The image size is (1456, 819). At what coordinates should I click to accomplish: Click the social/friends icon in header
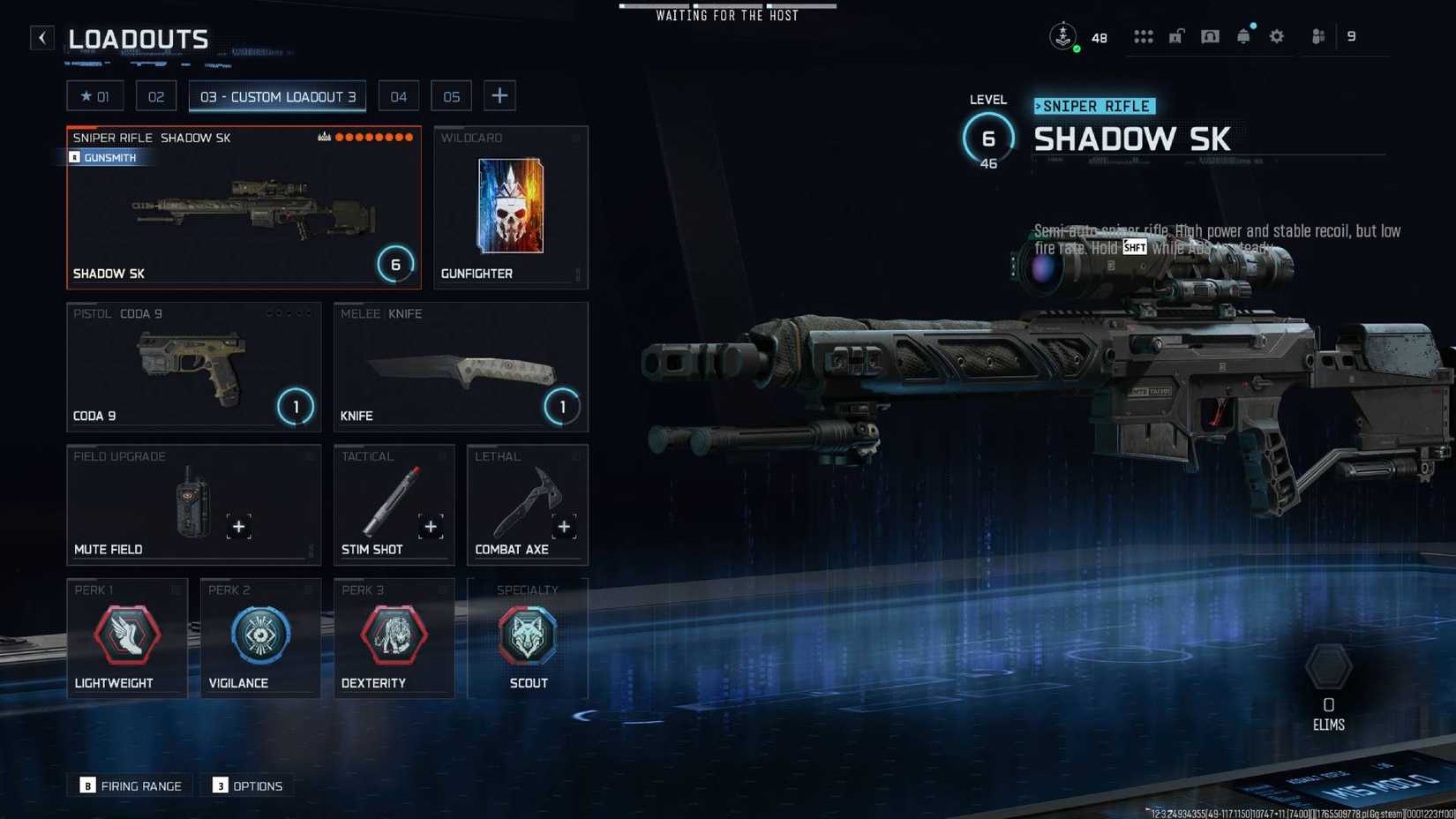(x=1317, y=36)
